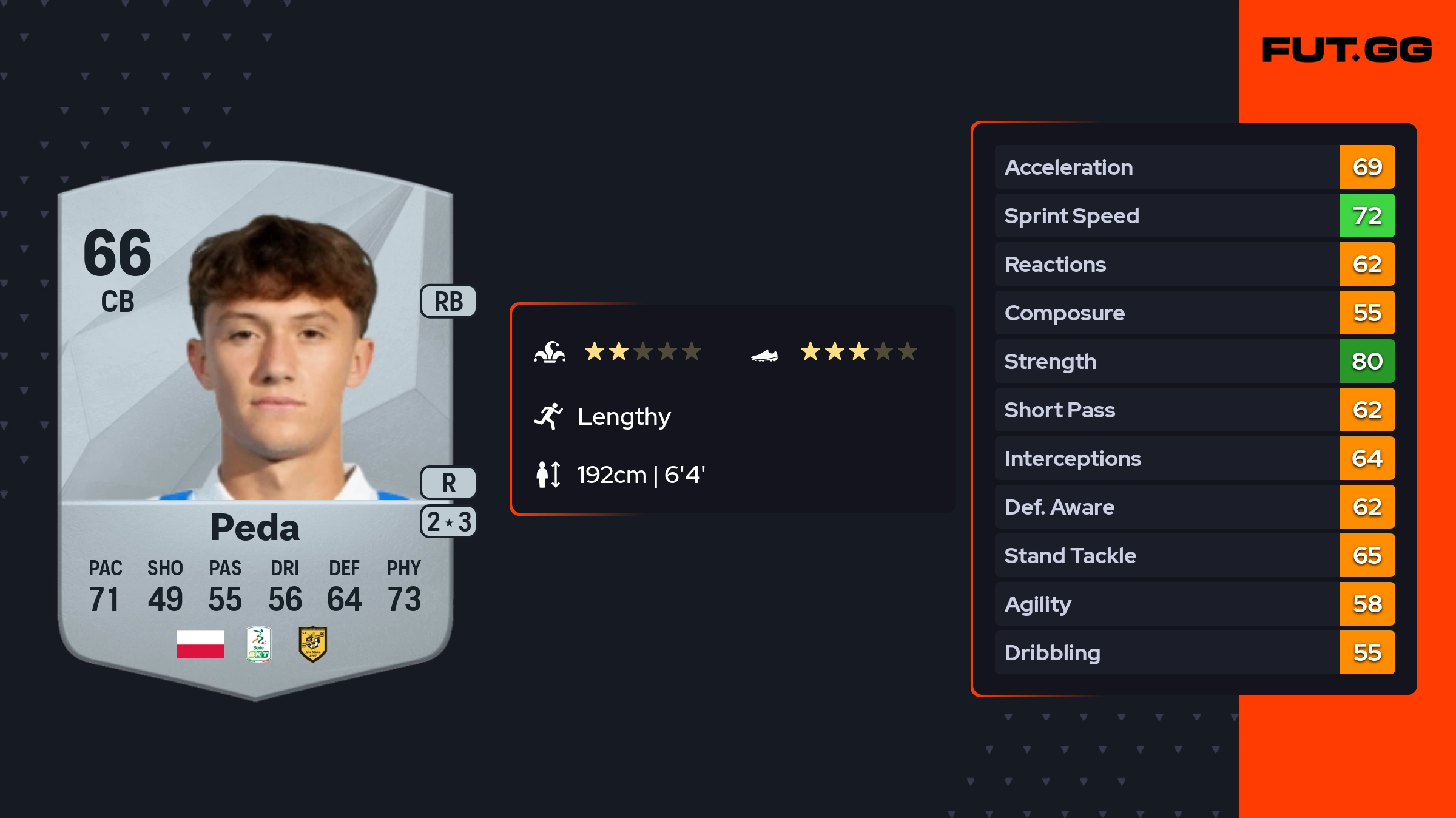Click the FUT.GG logo

[1347, 50]
